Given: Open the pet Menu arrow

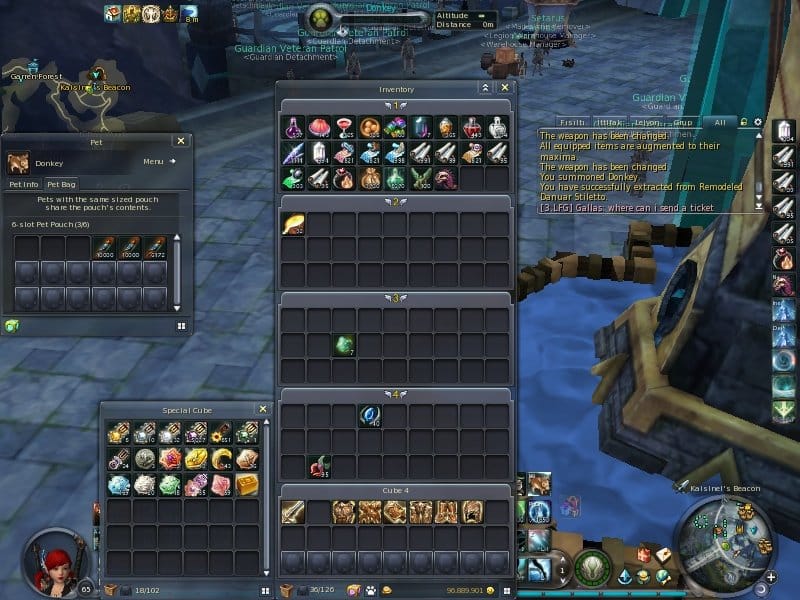Looking at the screenshot, I should tap(172, 161).
